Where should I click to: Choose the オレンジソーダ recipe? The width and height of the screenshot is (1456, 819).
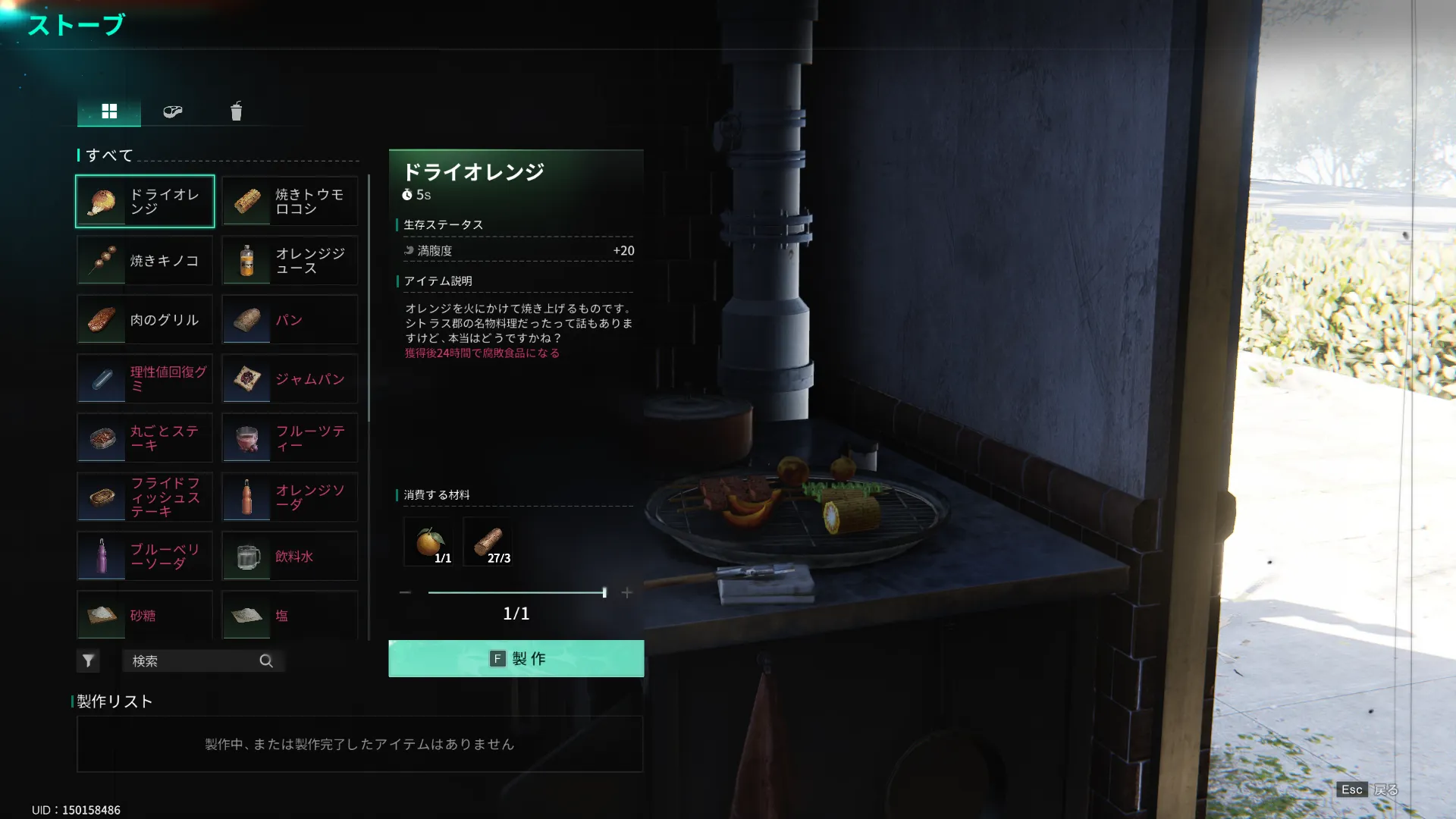pos(290,497)
